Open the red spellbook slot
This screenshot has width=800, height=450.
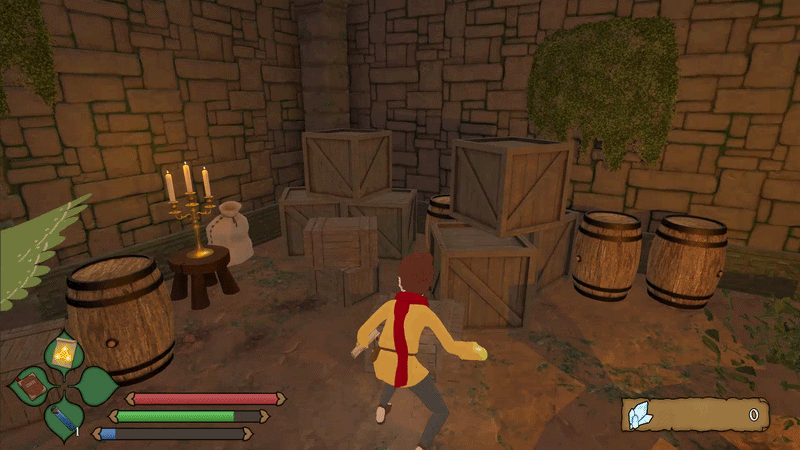click(30, 385)
